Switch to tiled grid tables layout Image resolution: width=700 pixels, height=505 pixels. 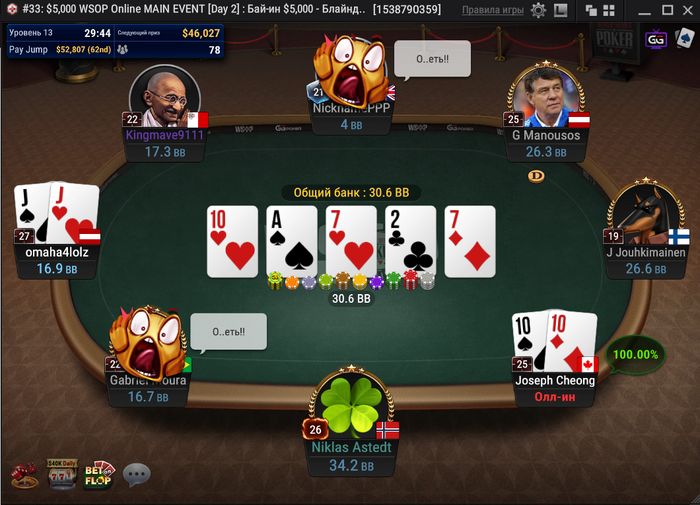tap(610, 10)
